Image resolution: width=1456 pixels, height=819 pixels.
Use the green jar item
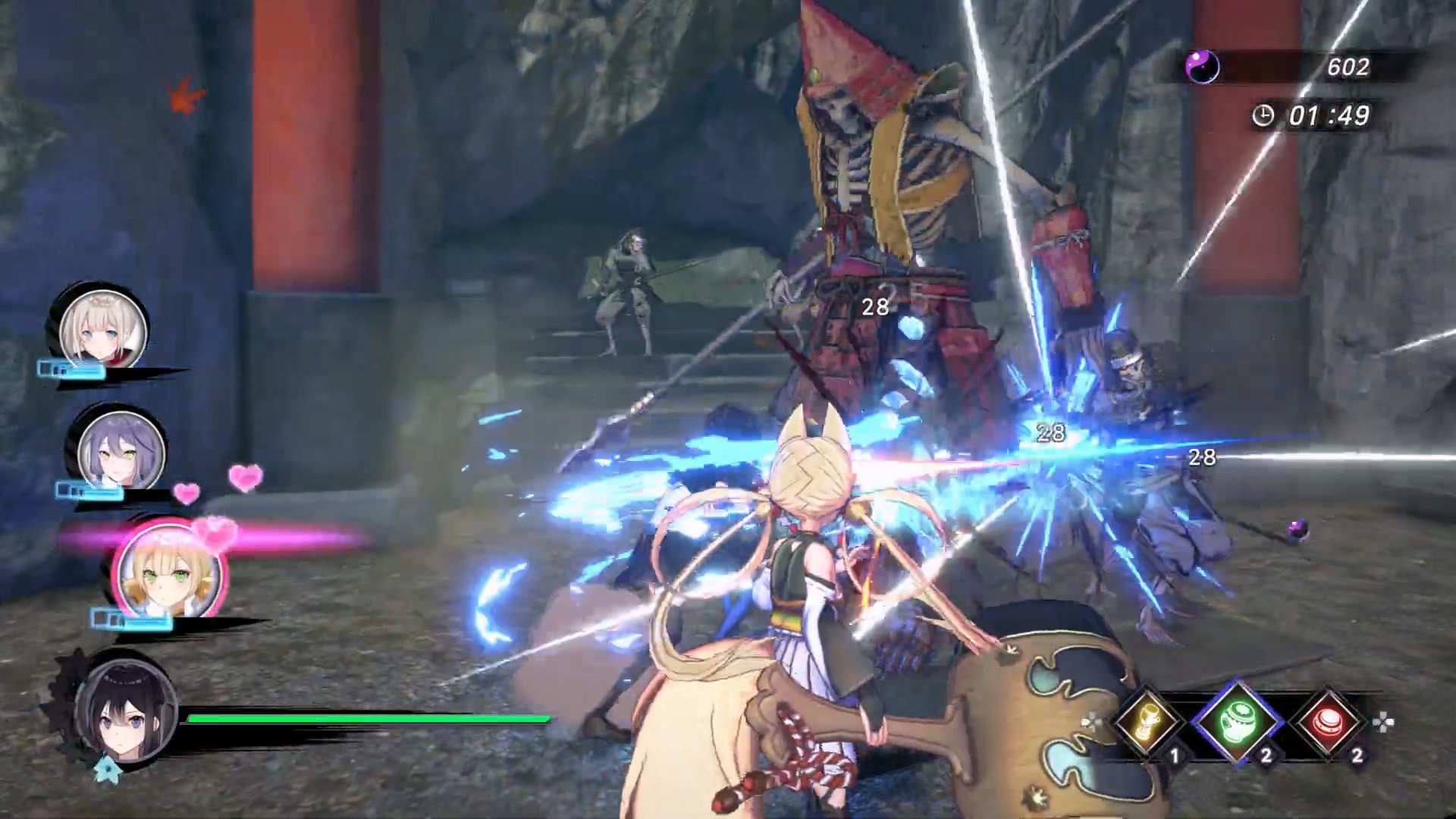1238,722
